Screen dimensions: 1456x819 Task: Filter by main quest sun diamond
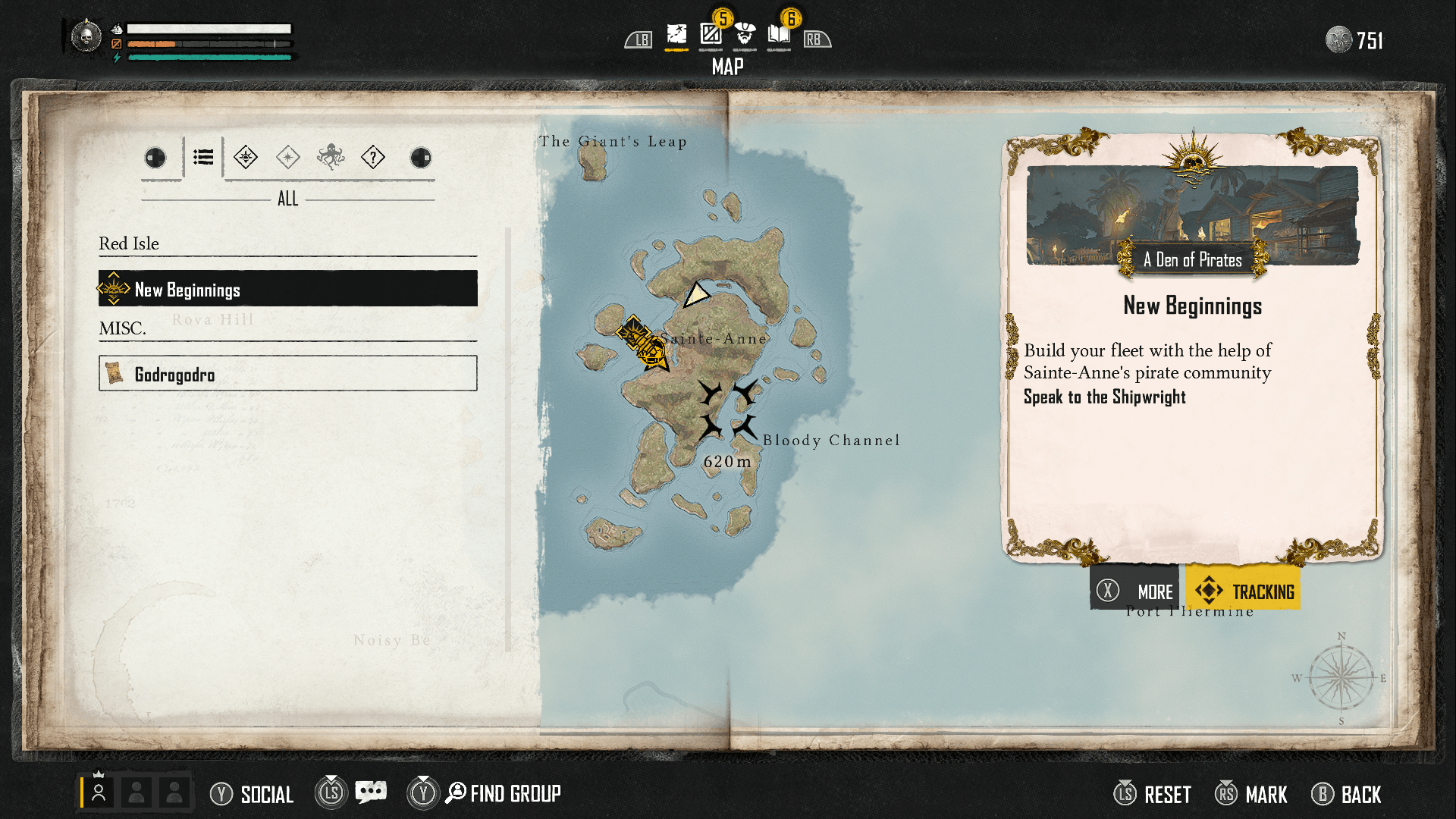pos(246,158)
